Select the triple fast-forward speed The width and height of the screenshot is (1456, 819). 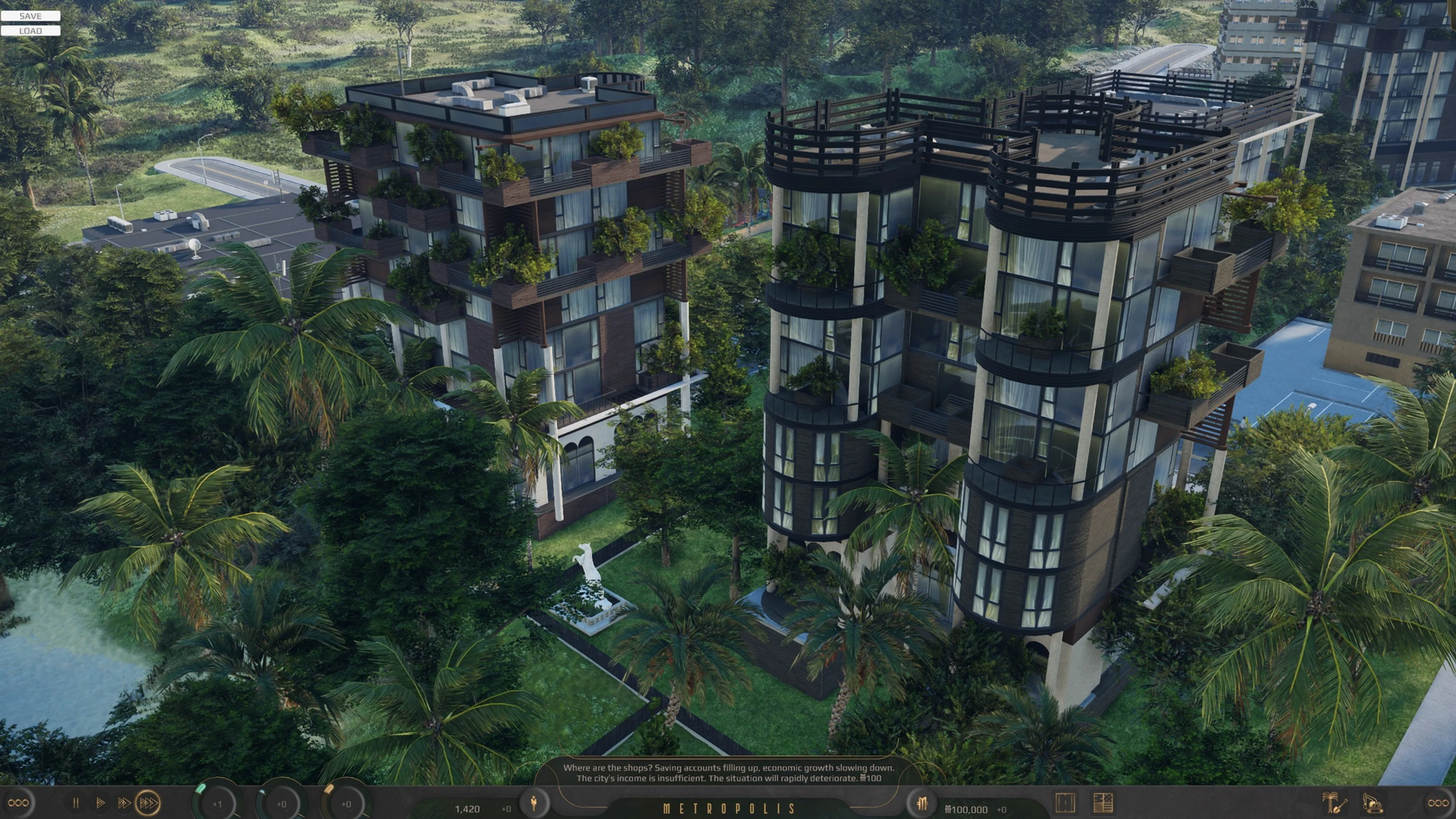tap(148, 803)
